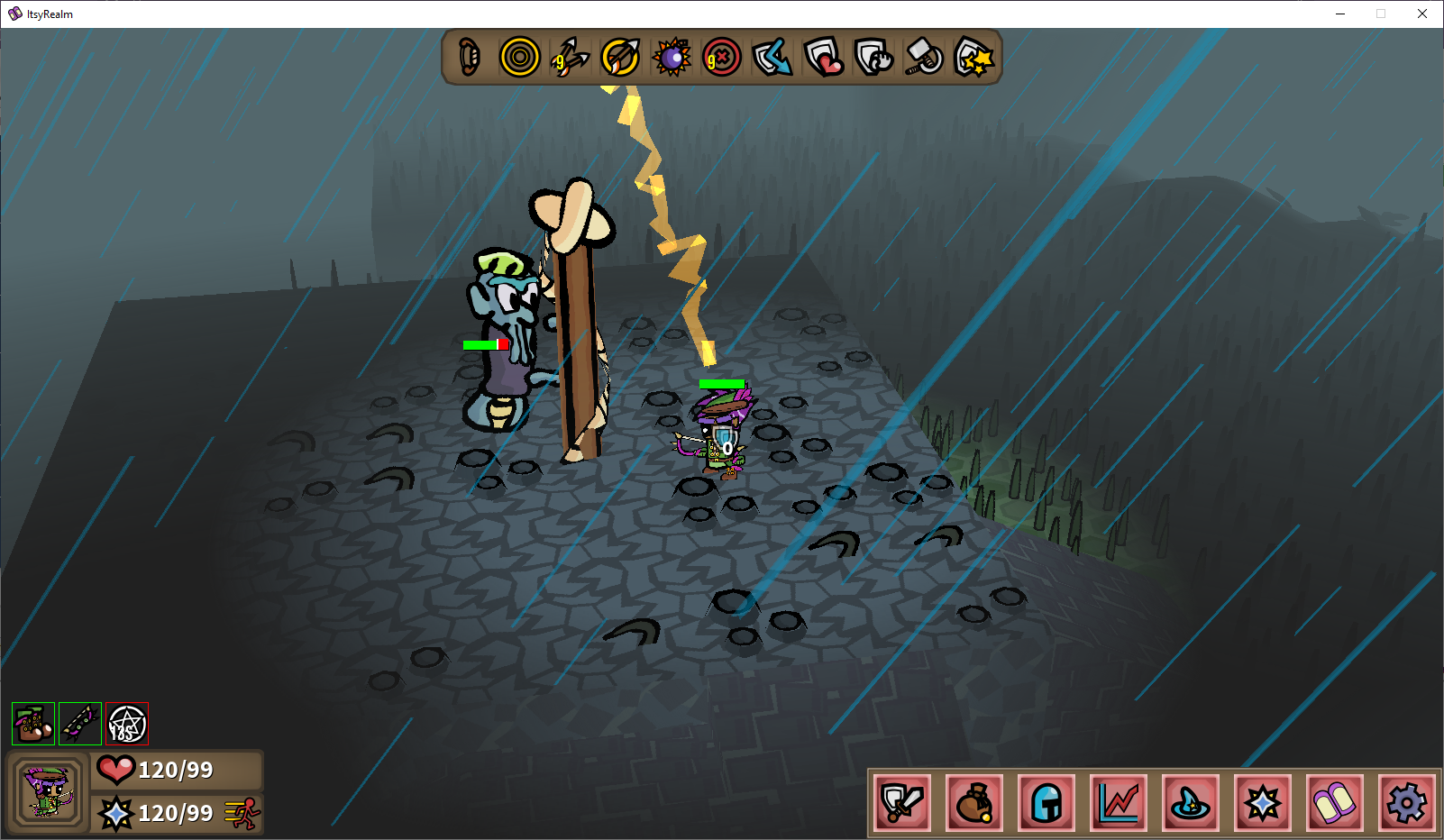Use the double arrow shot ability

pyautogui.click(x=570, y=58)
